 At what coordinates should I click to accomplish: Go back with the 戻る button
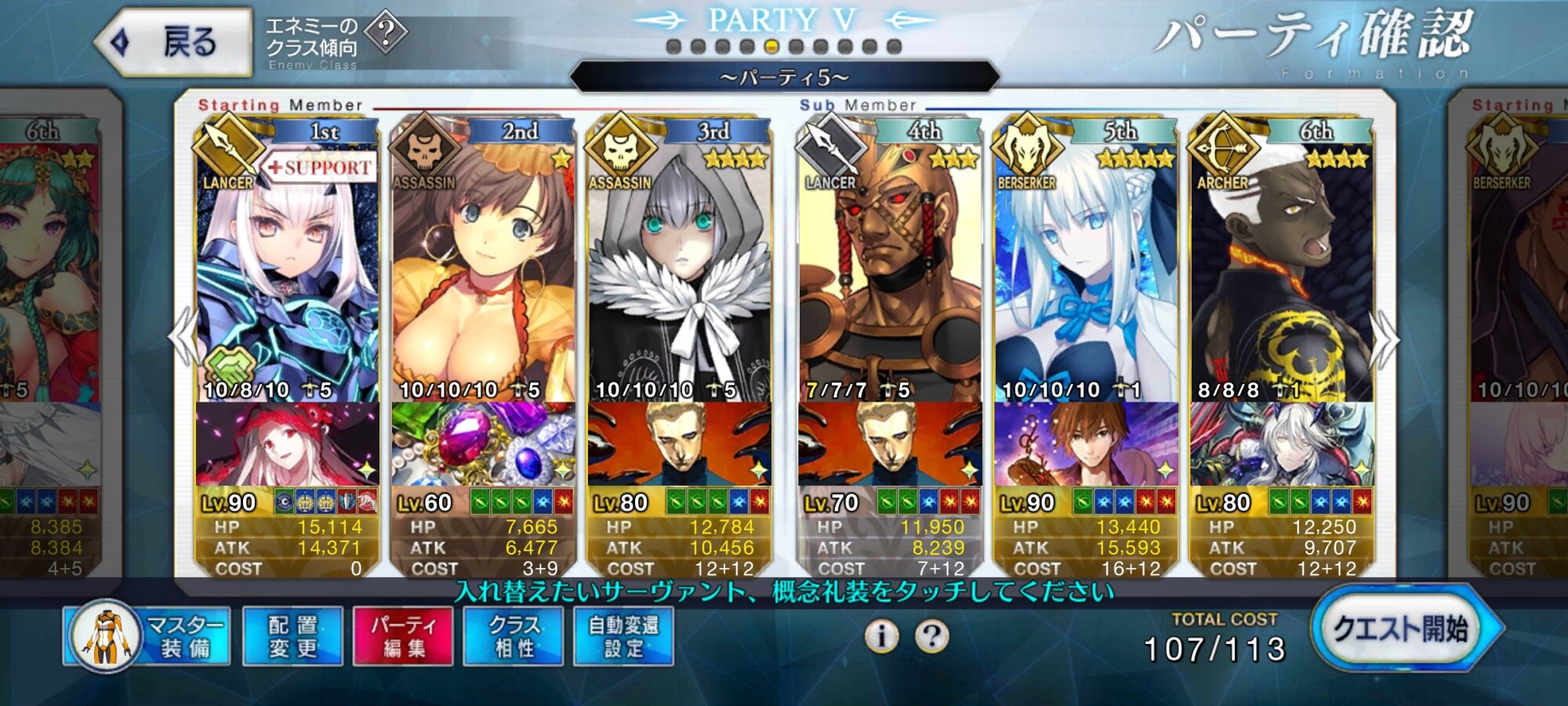[x=174, y=42]
